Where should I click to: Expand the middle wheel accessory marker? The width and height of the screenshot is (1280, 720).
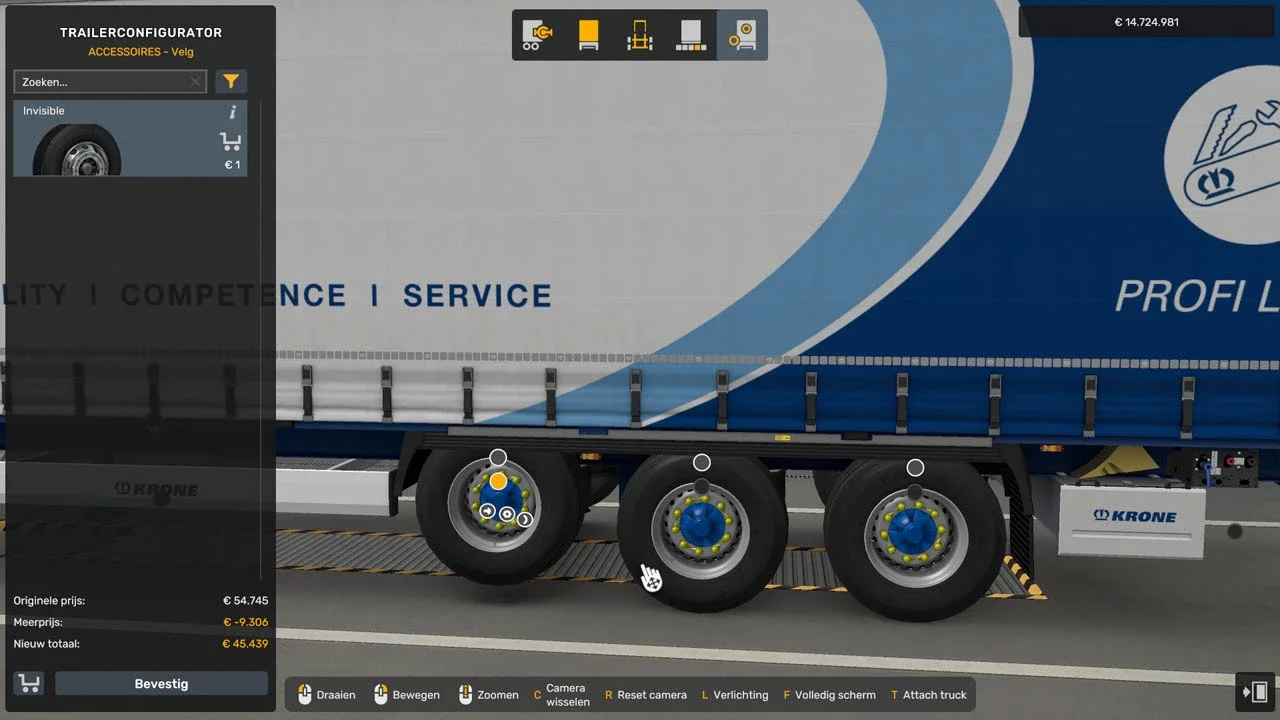pos(701,462)
